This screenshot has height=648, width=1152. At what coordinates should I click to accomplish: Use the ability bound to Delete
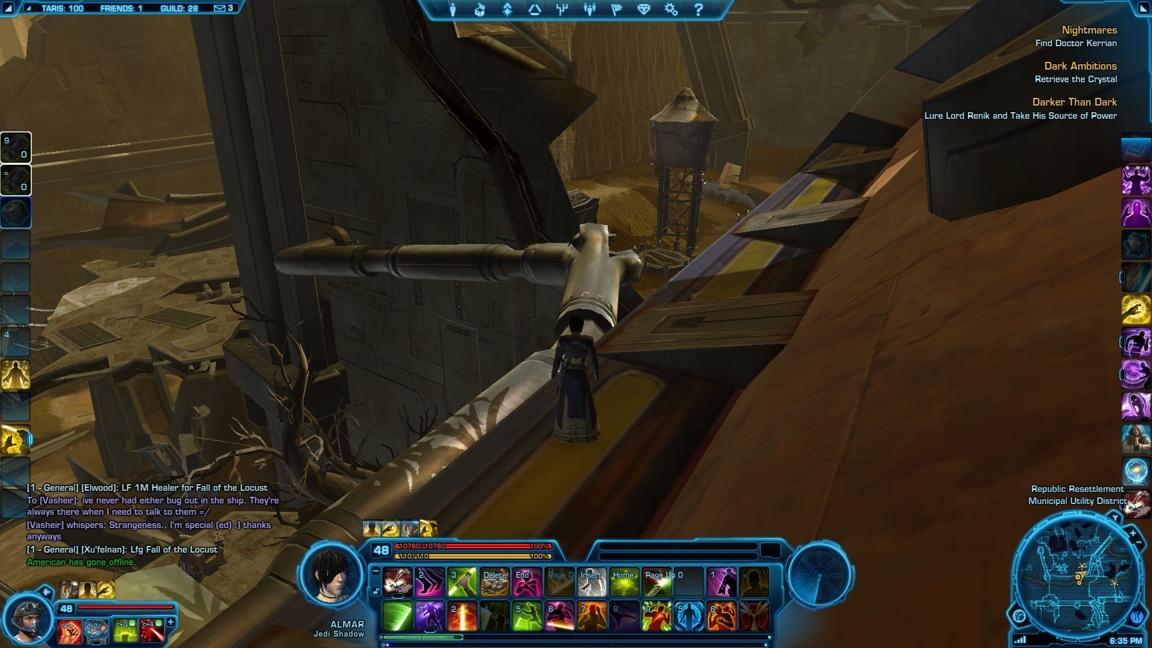(x=495, y=582)
